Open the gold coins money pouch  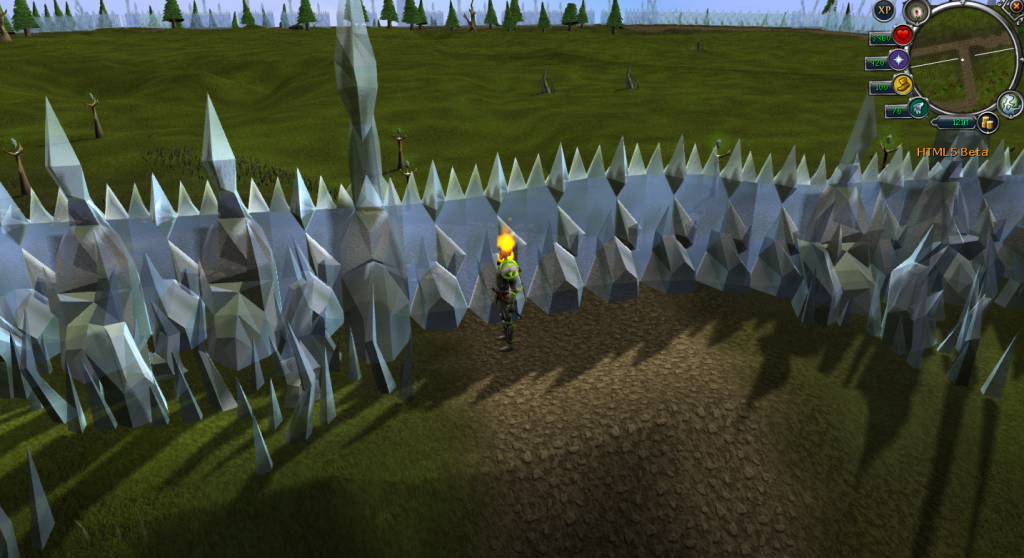[988, 123]
